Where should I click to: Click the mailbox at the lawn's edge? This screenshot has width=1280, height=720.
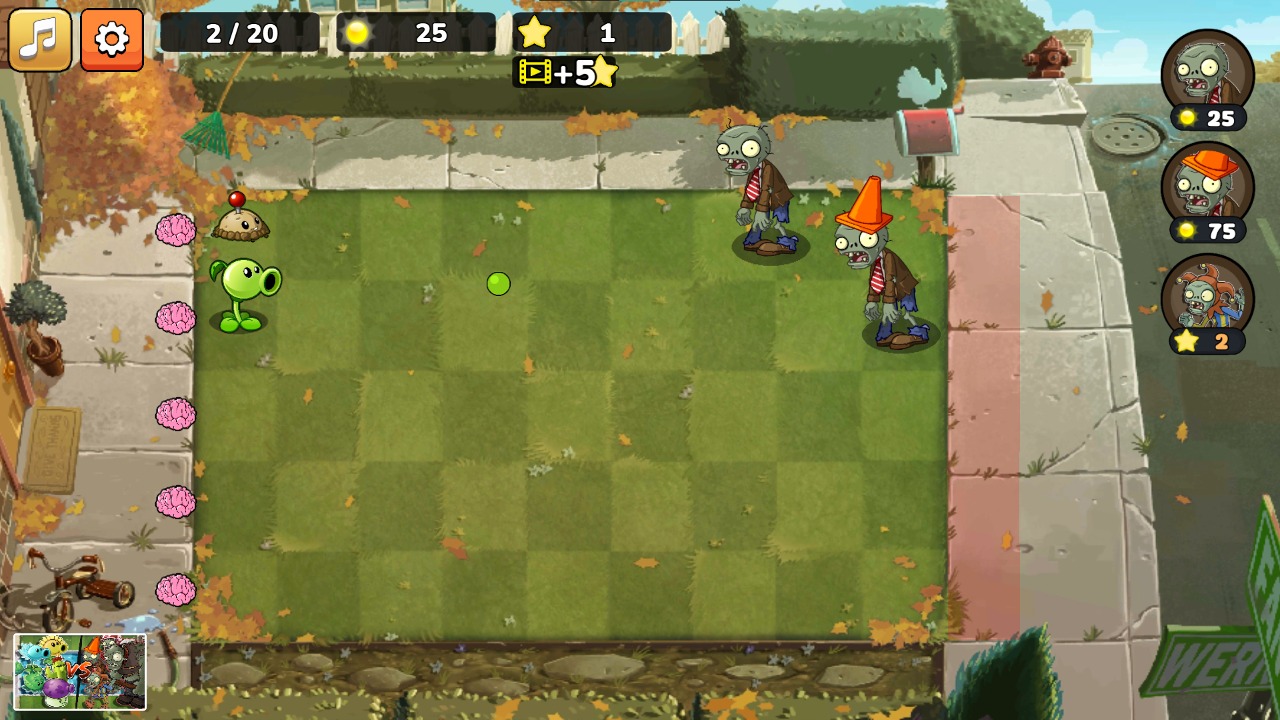pos(928,130)
